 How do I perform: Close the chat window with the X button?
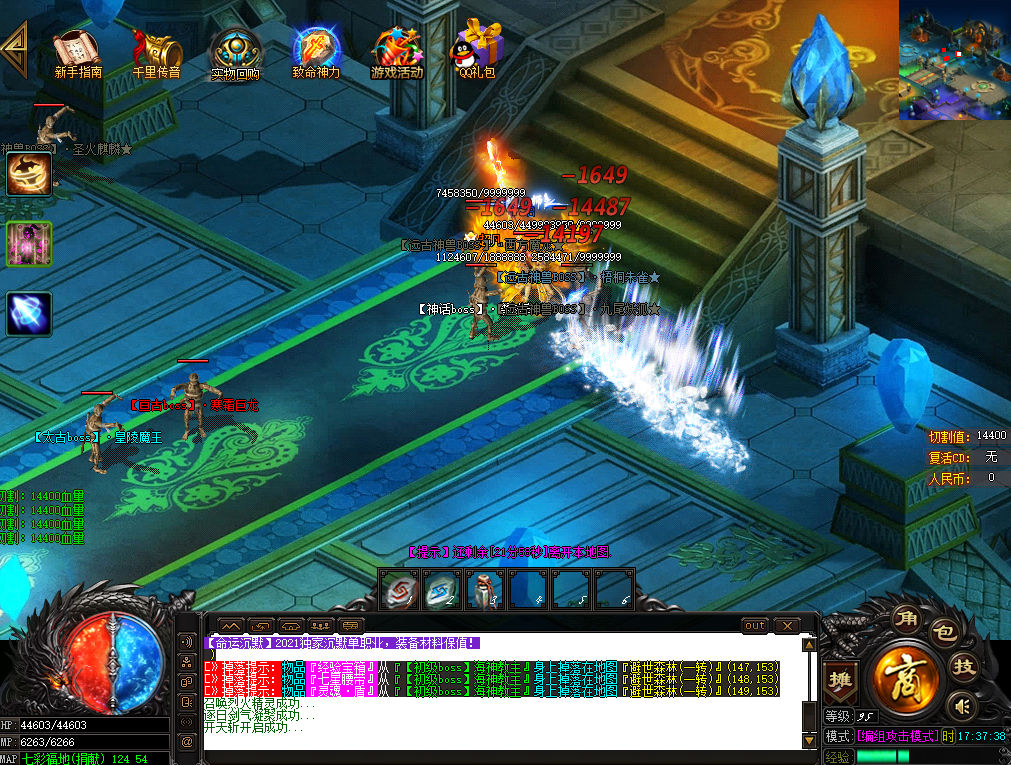787,626
